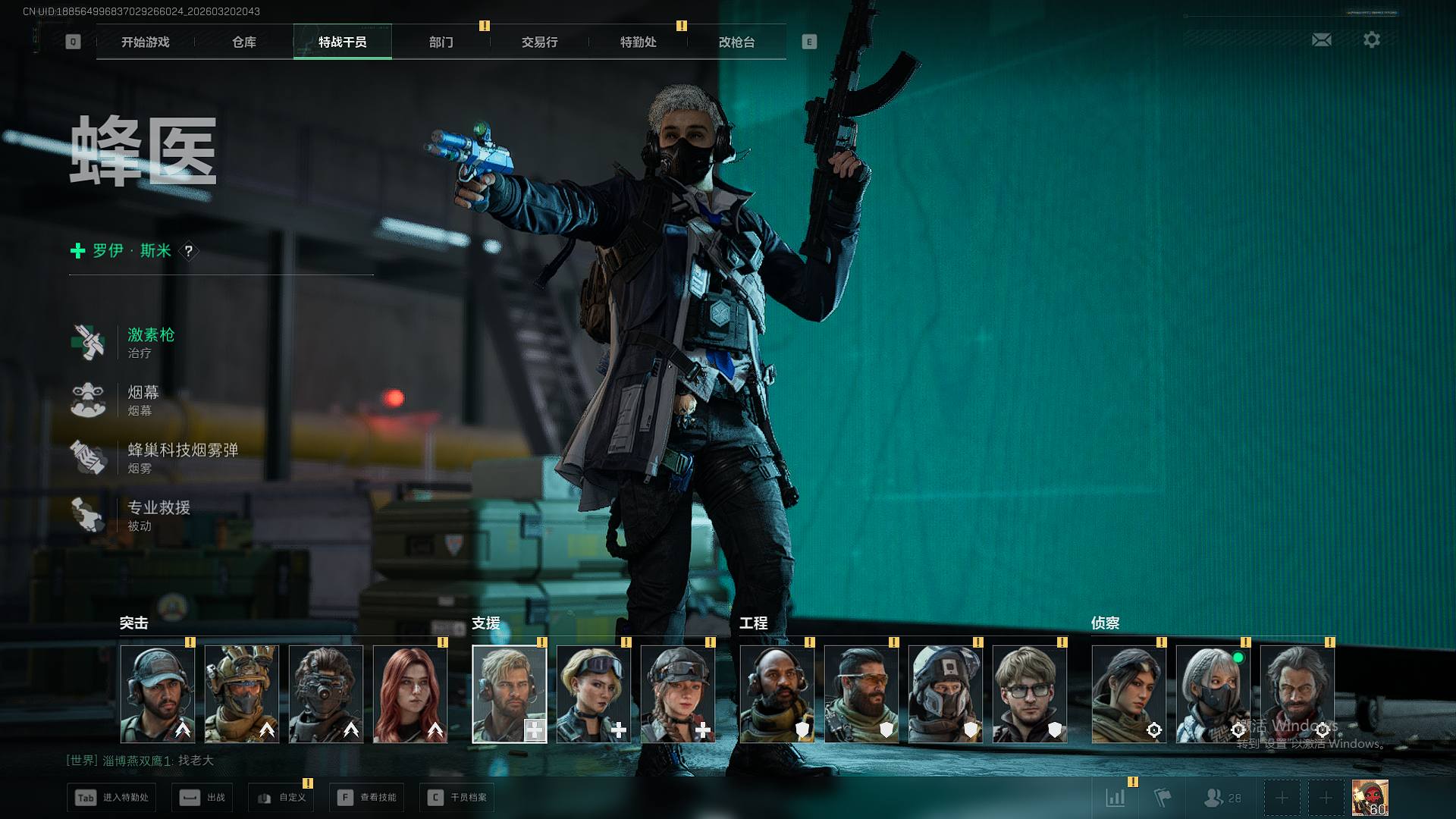Open the friends list showing 28
The width and height of the screenshot is (1456, 819).
pos(1222,798)
